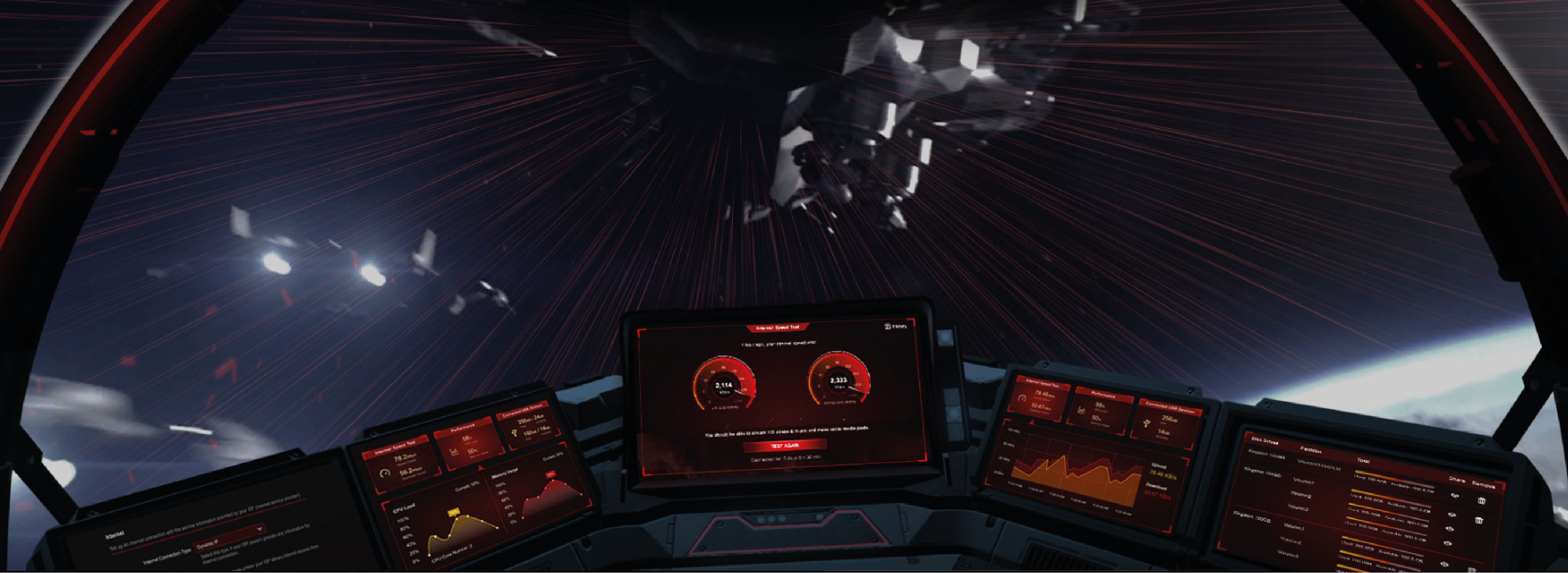Open the Internet Connection Type dropdown
Image resolution: width=1568 pixels, height=573 pixels.
(230, 537)
